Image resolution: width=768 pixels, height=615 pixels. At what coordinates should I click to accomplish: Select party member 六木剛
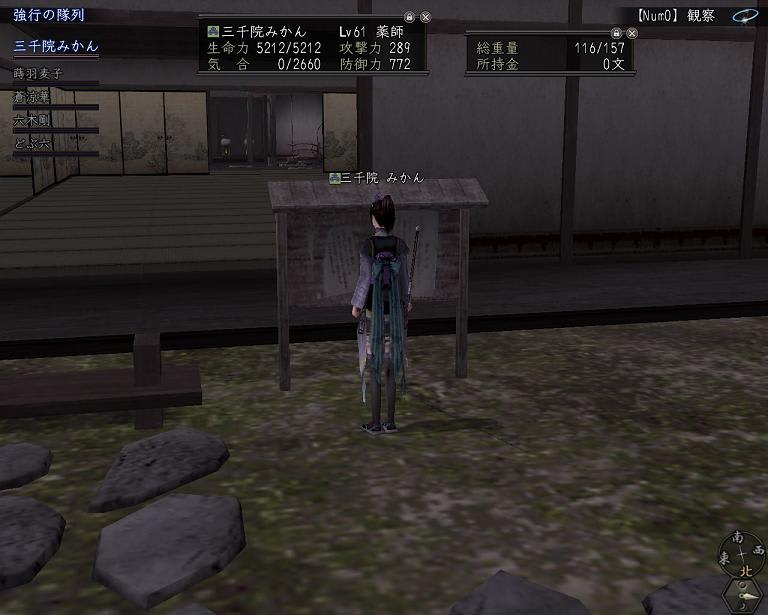coord(33,120)
